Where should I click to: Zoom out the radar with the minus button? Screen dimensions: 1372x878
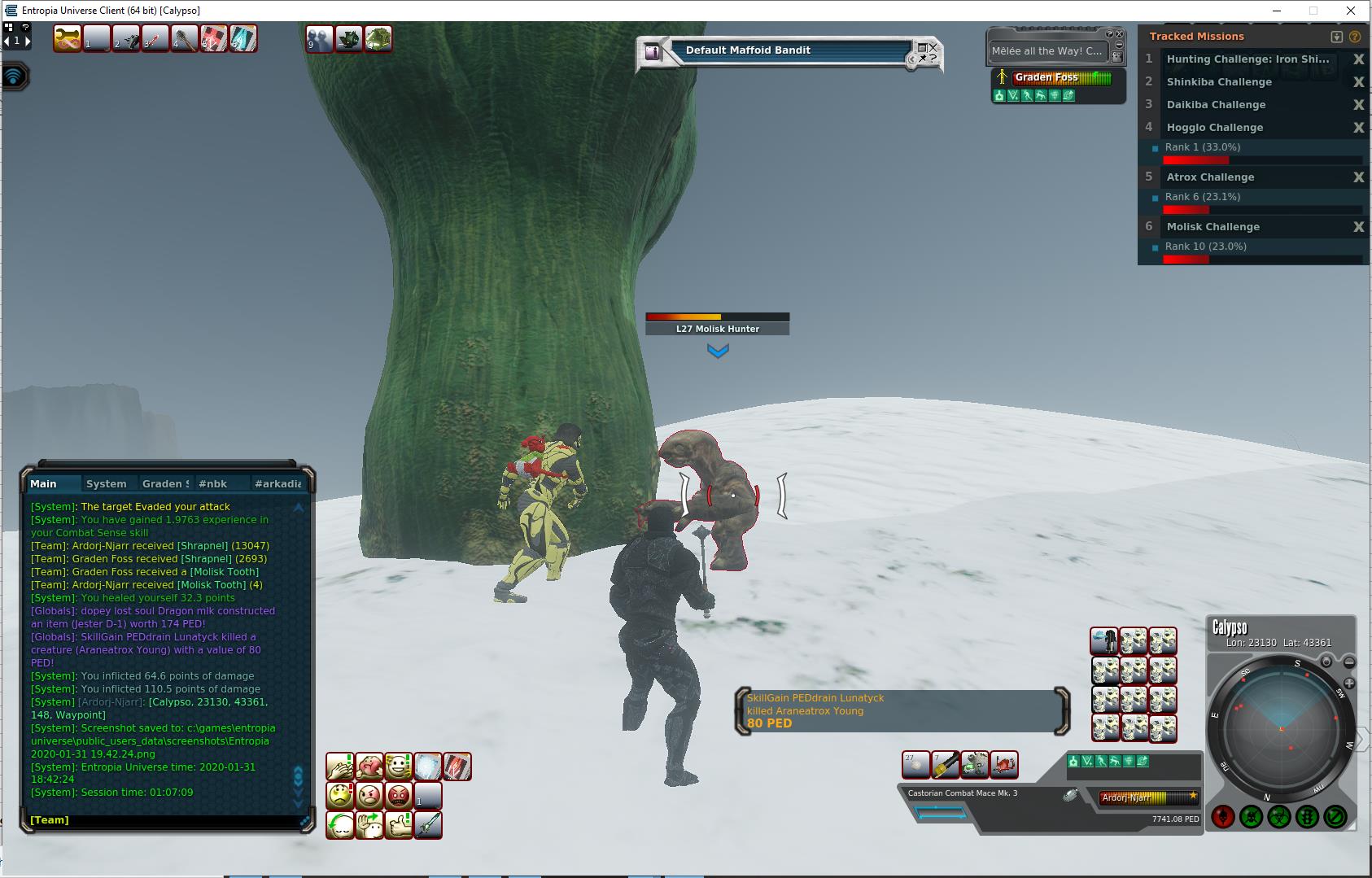[x=1348, y=662]
